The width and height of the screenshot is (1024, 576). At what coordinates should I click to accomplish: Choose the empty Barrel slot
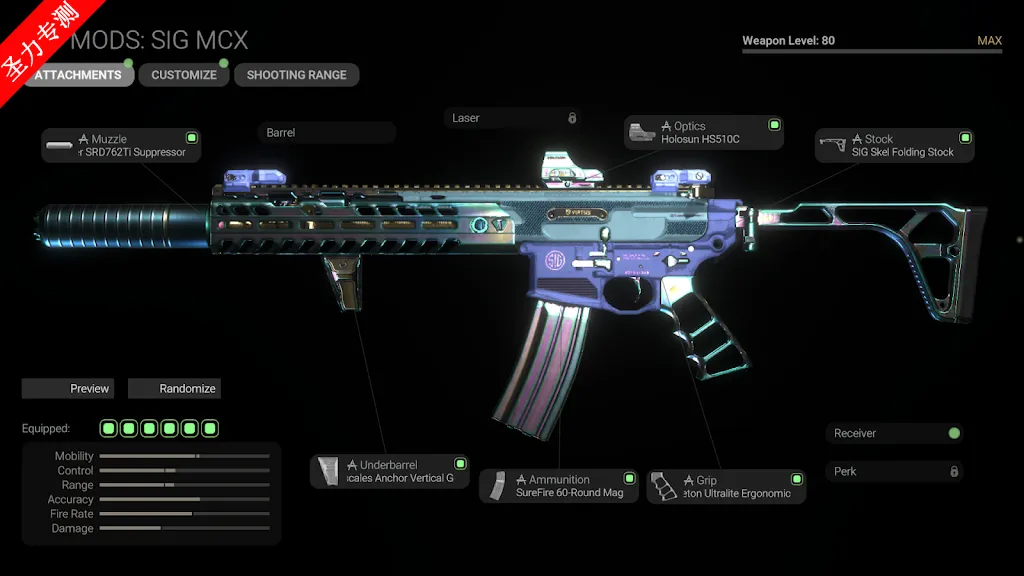pyautogui.click(x=326, y=132)
